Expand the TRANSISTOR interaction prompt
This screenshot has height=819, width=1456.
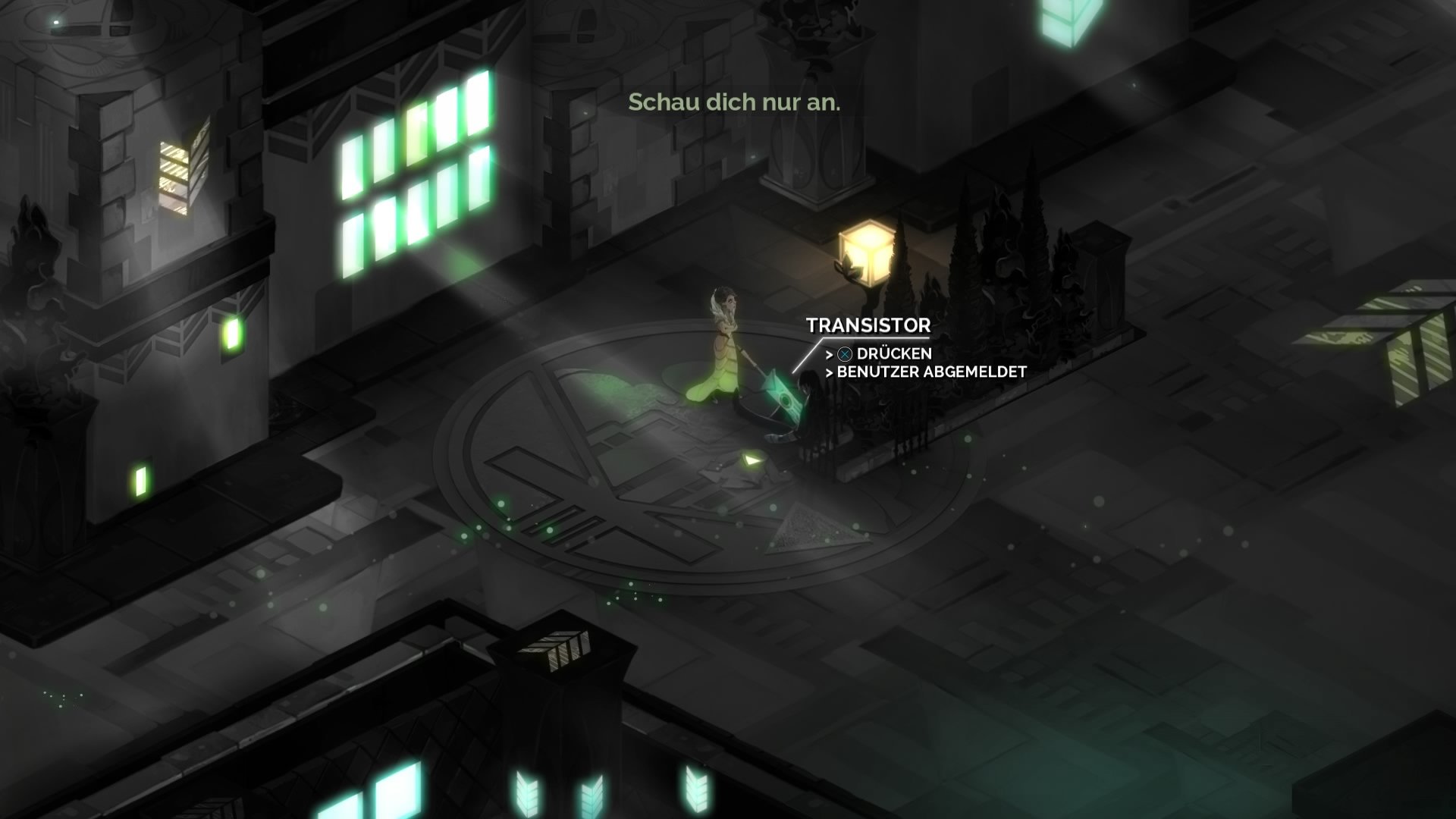(869, 326)
